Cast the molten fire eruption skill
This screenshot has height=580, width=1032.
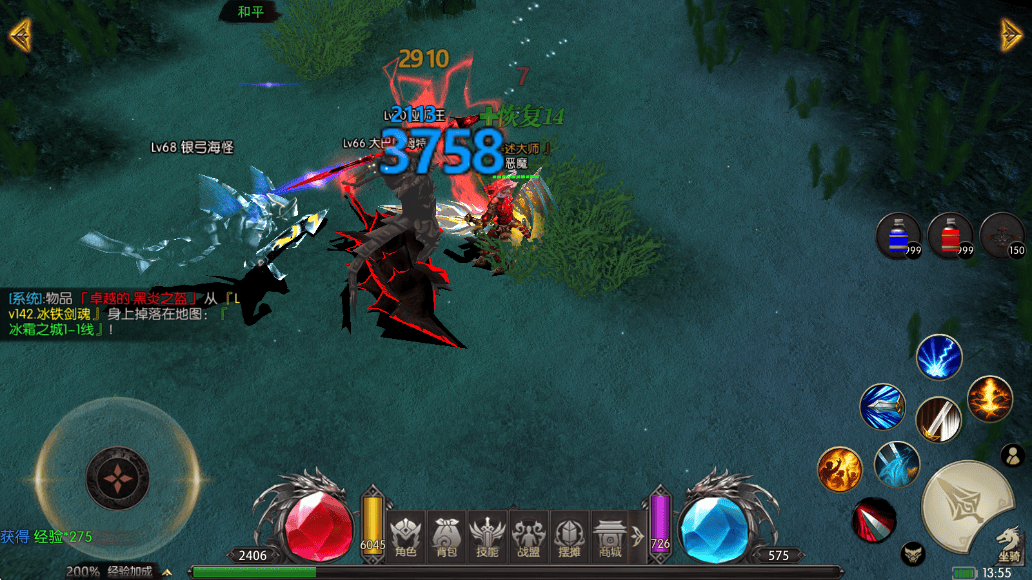pyautogui.click(x=990, y=399)
